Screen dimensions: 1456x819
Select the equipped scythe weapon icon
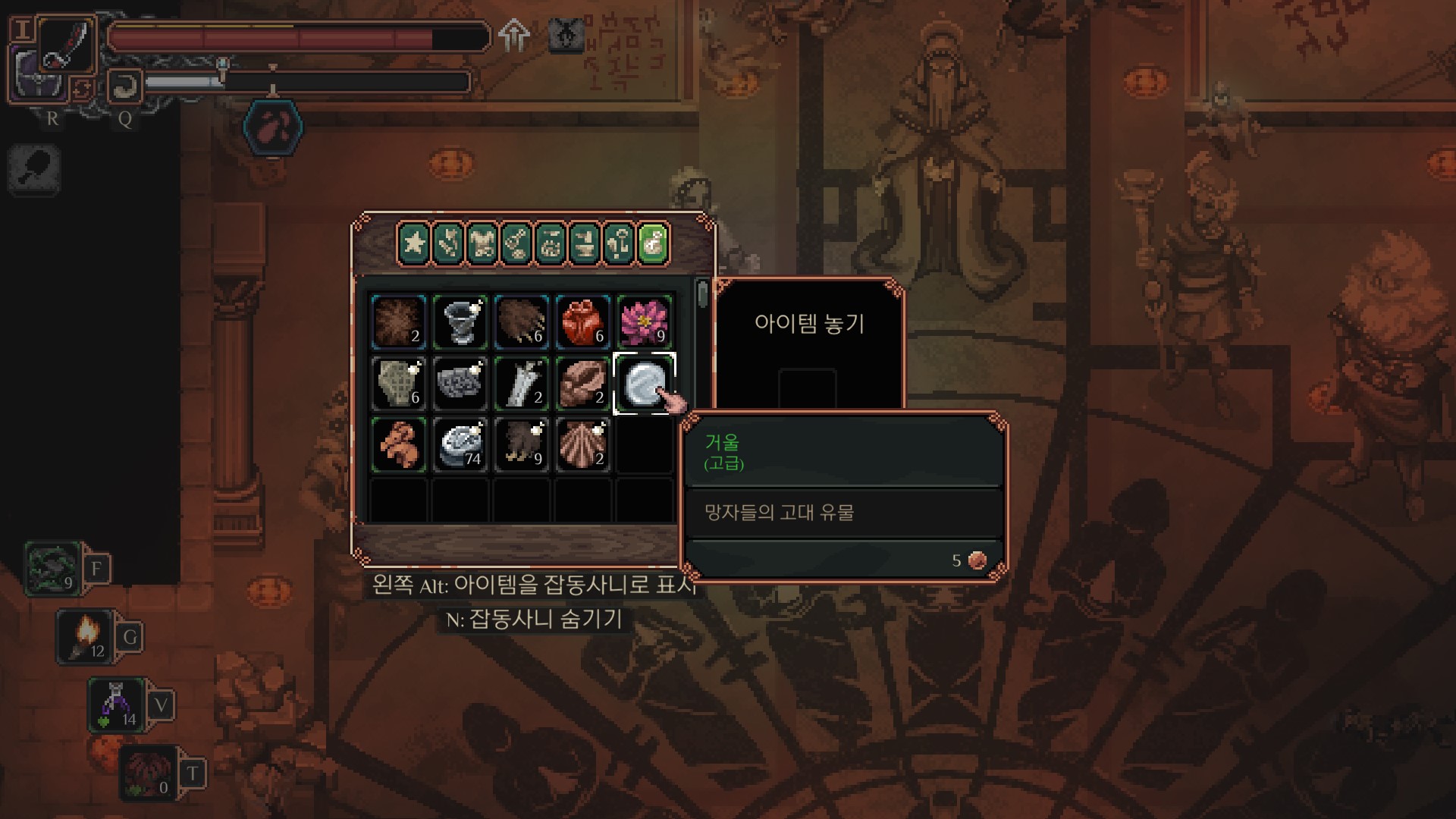[x=65, y=45]
